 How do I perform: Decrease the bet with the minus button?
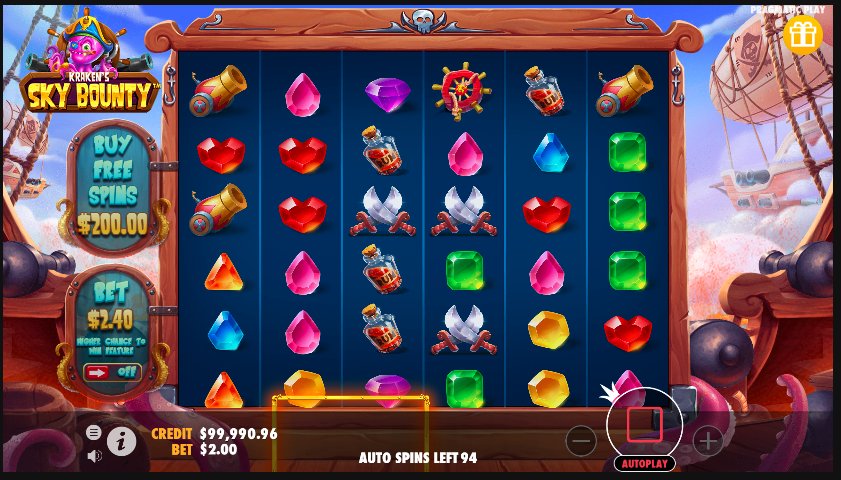[581, 440]
